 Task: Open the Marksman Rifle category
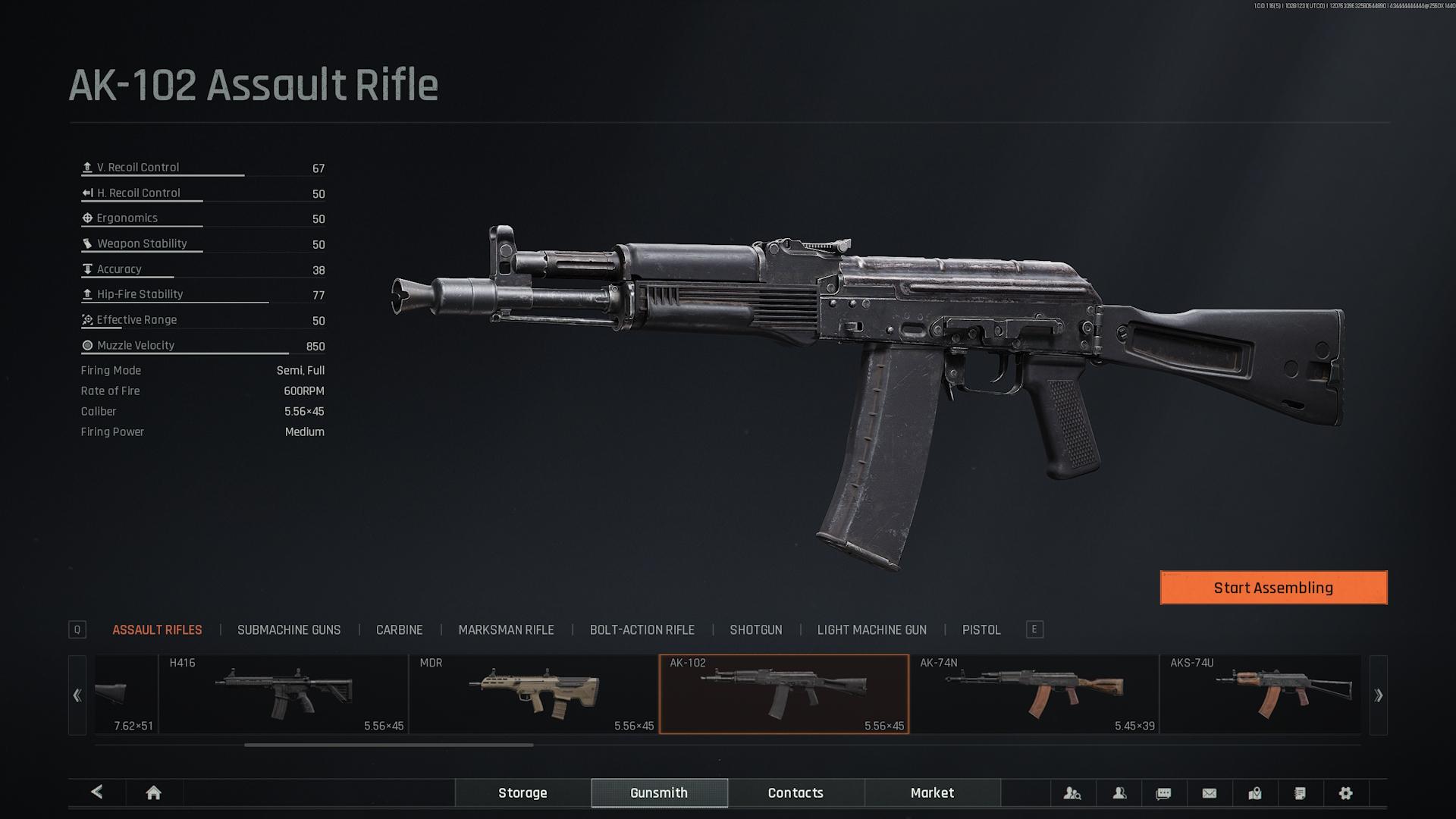(506, 630)
